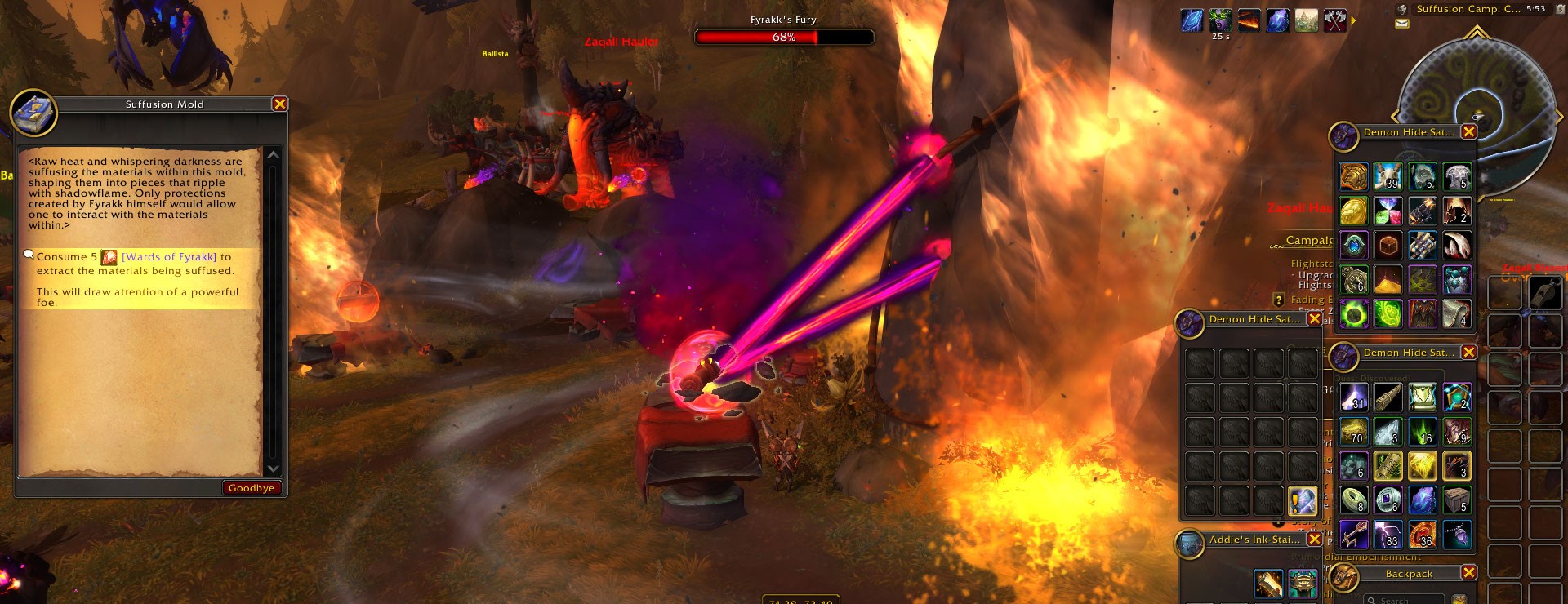Click the crossed axes buff icon

coord(1335,20)
